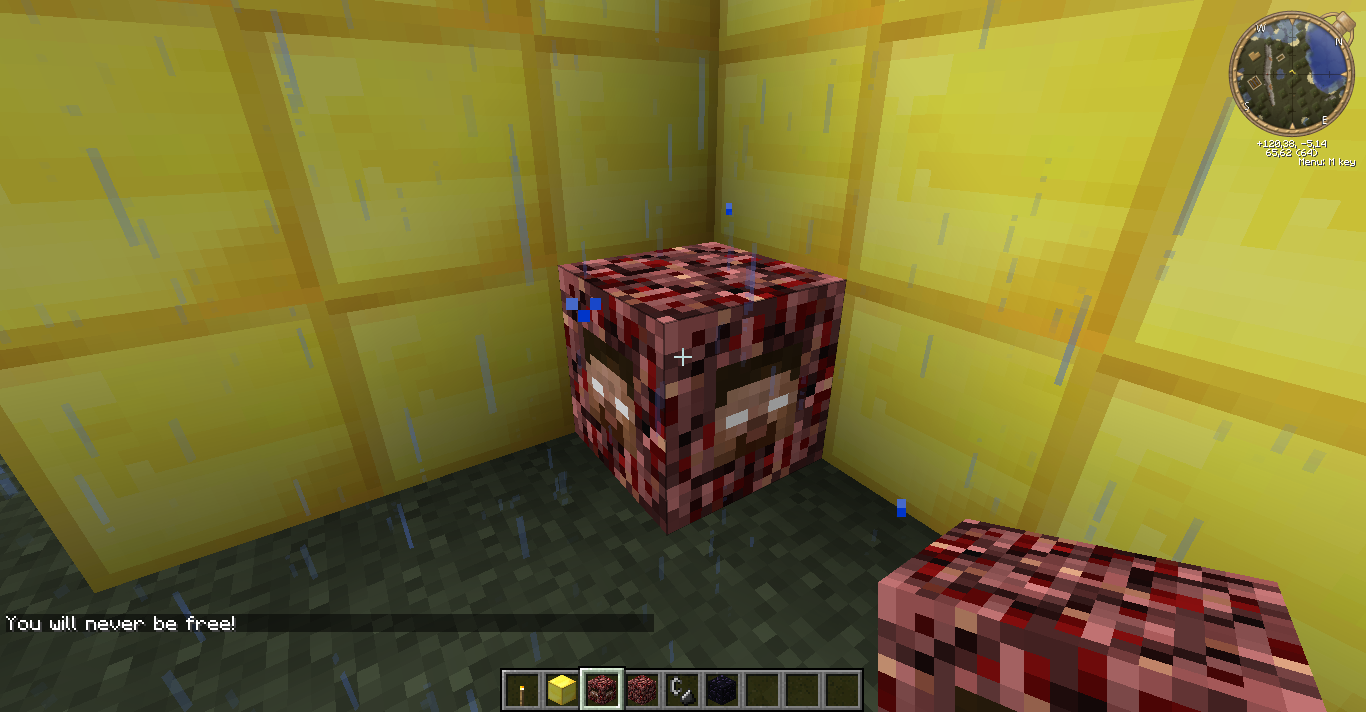Choose the netherrack block with a face

(602, 689)
